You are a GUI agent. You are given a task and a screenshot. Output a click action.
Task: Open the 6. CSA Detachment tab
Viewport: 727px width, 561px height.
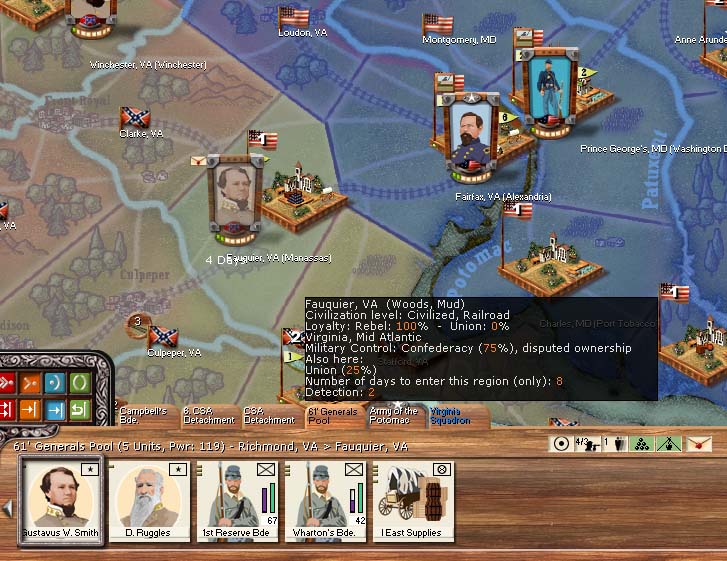pyautogui.click(x=208, y=416)
